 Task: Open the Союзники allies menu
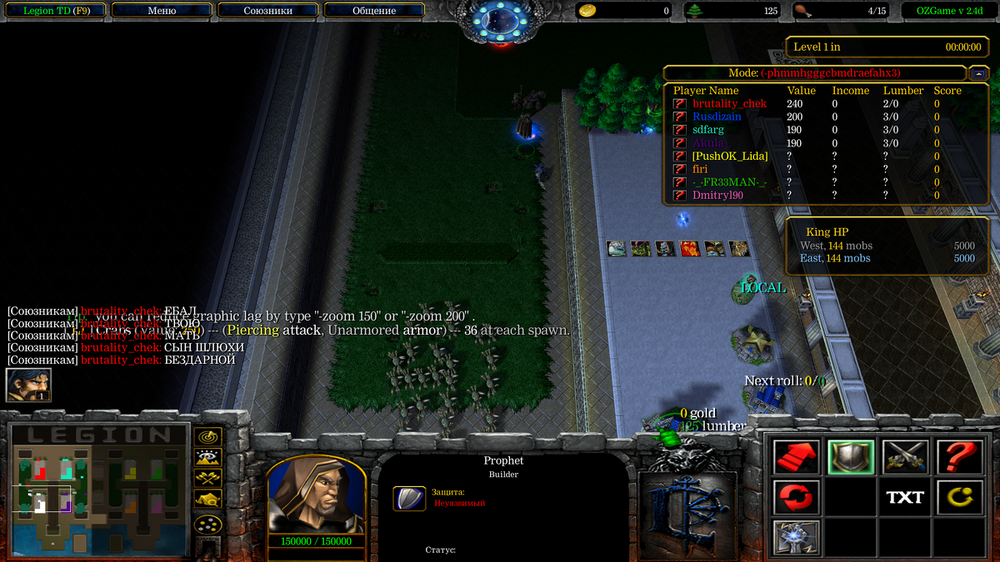coord(268,11)
